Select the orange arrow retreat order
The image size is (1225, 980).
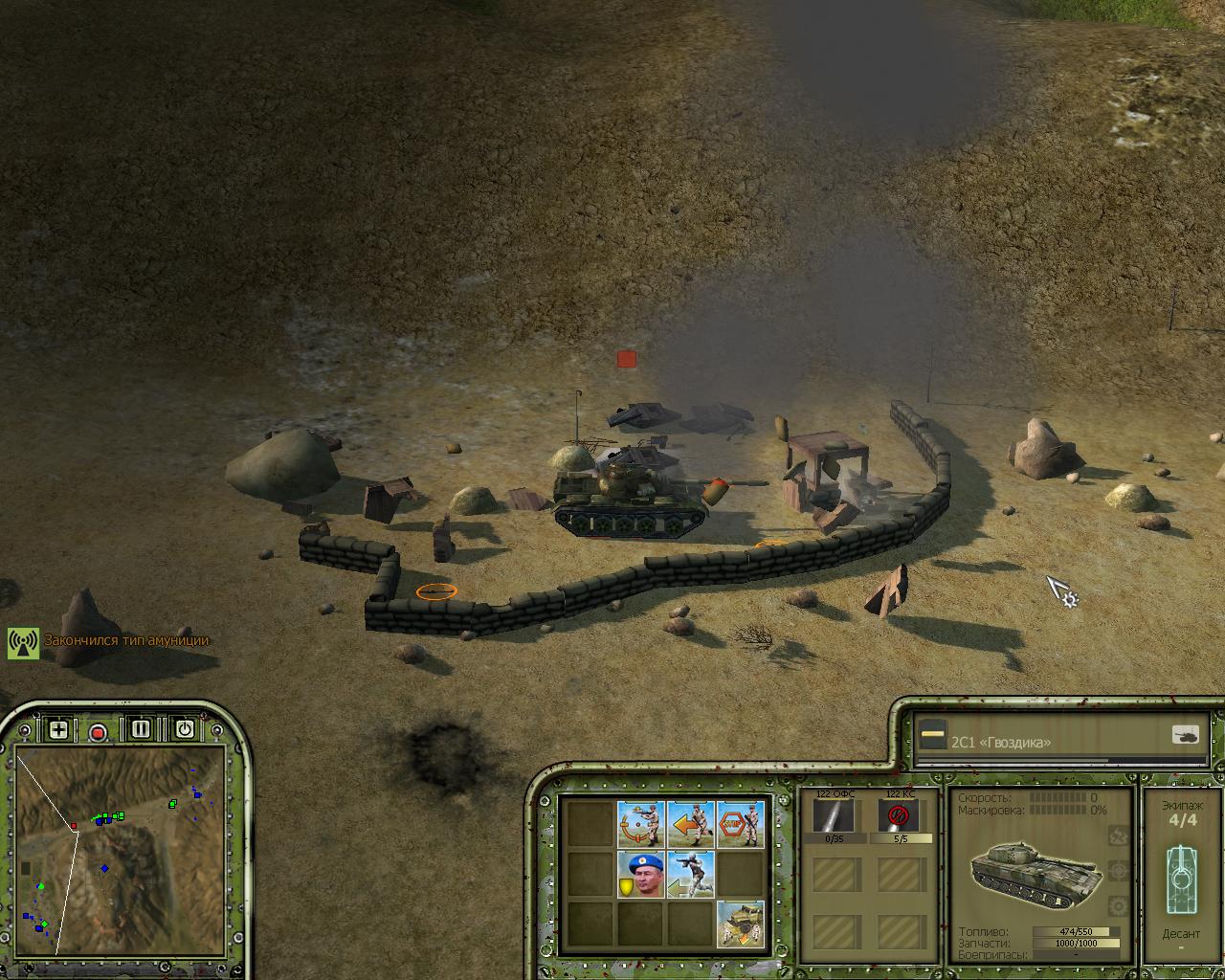(691, 824)
